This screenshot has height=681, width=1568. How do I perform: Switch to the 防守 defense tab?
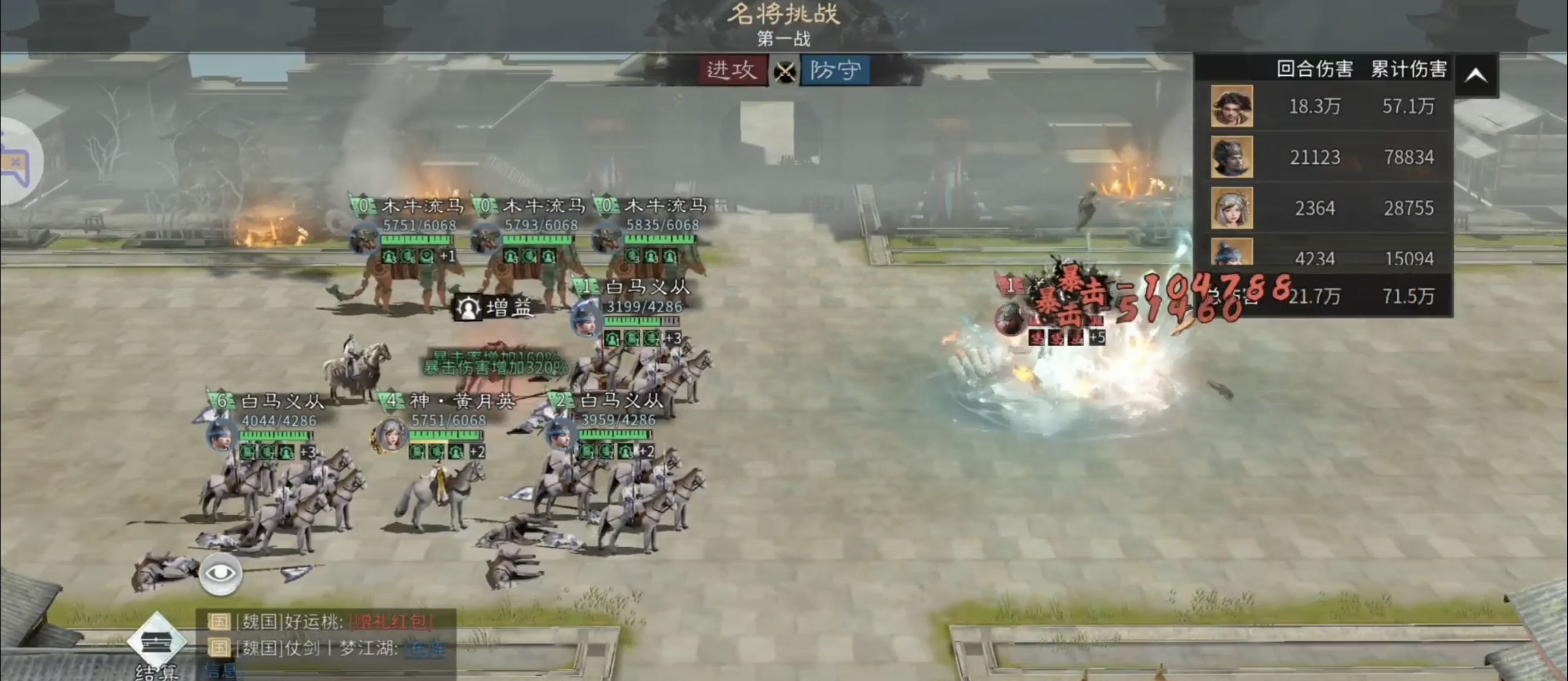[835, 70]
